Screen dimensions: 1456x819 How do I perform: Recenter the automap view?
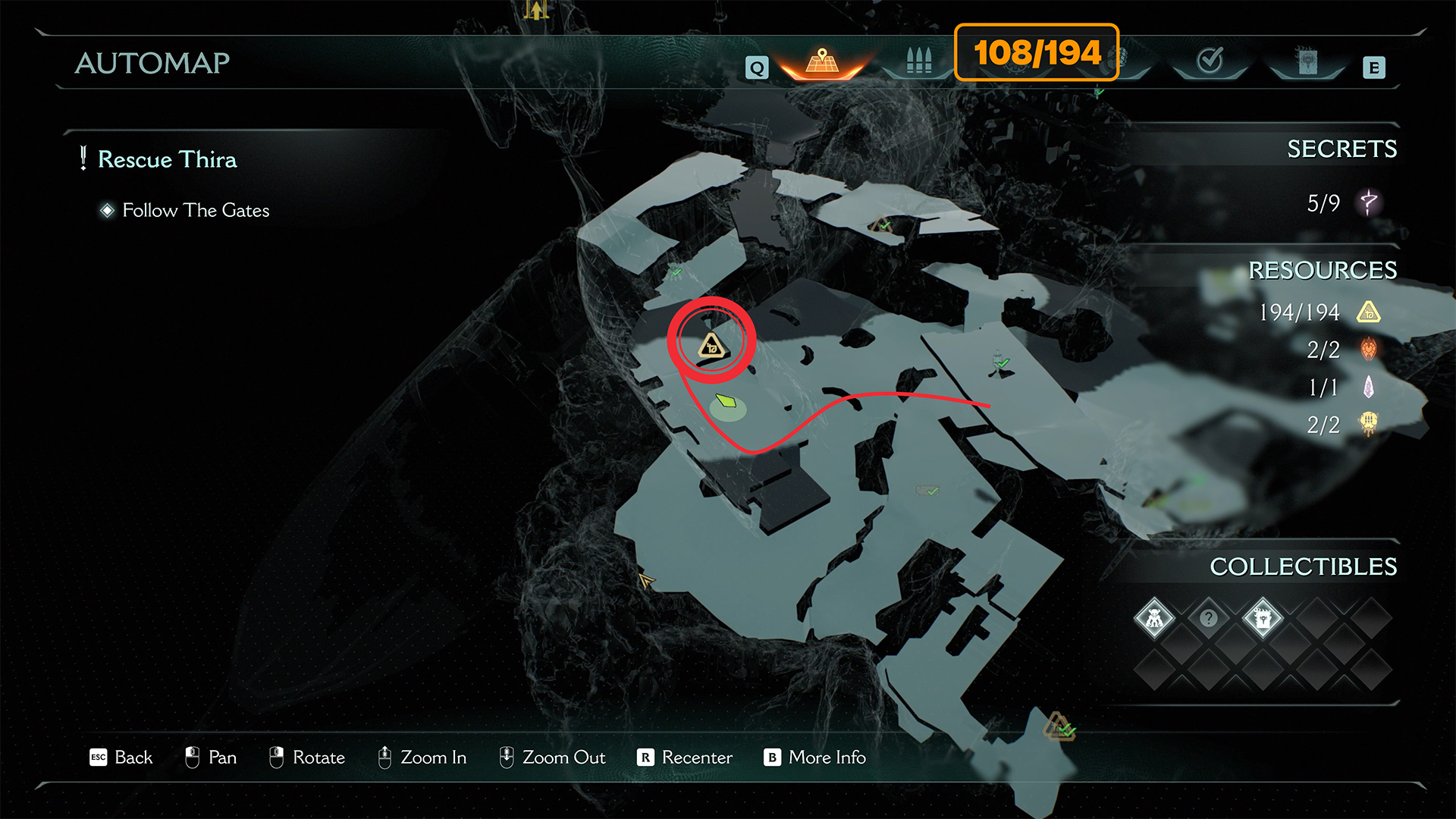click(x=685, y=757)
